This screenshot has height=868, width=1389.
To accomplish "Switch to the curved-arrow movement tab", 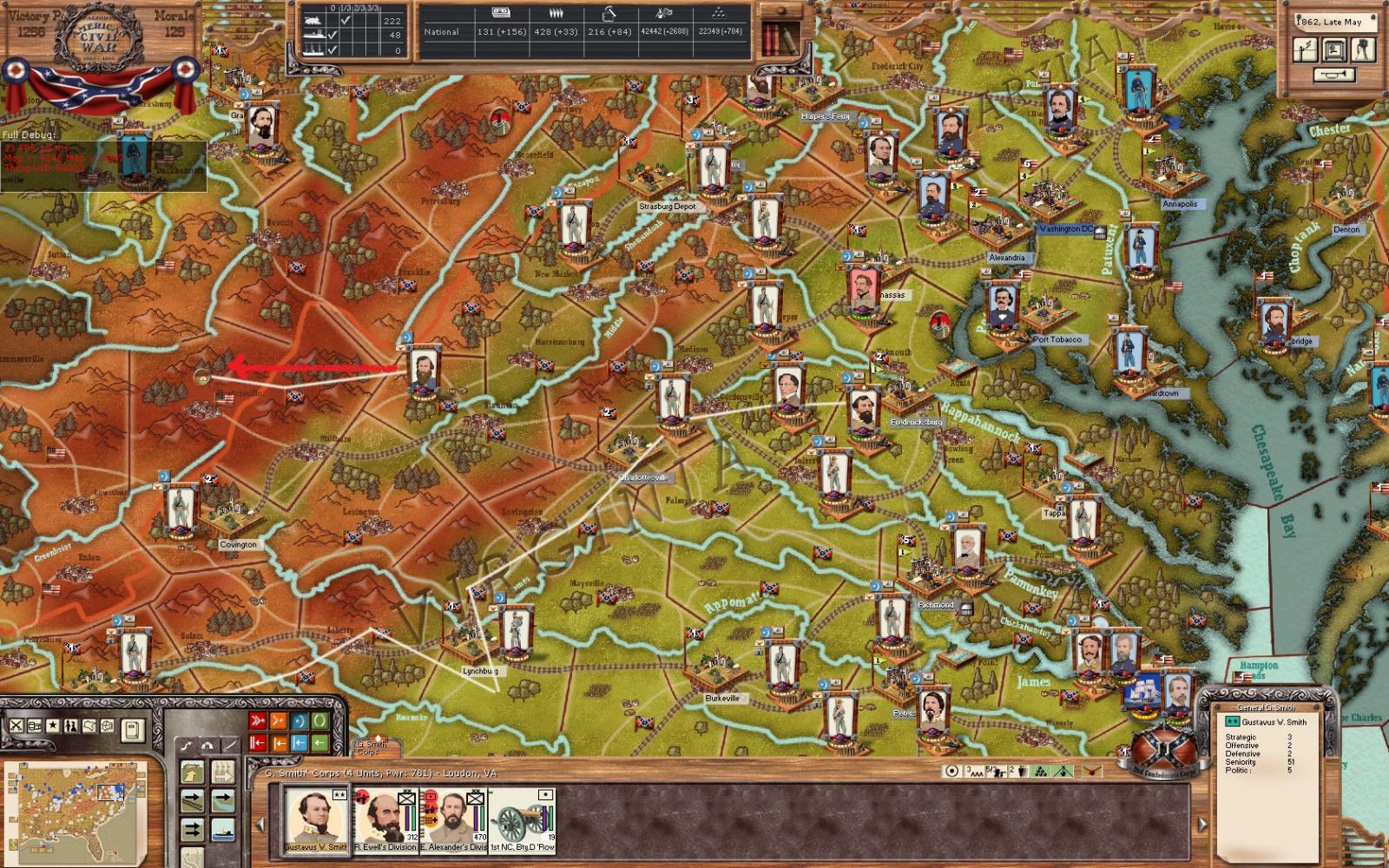I will pos(187,746).
